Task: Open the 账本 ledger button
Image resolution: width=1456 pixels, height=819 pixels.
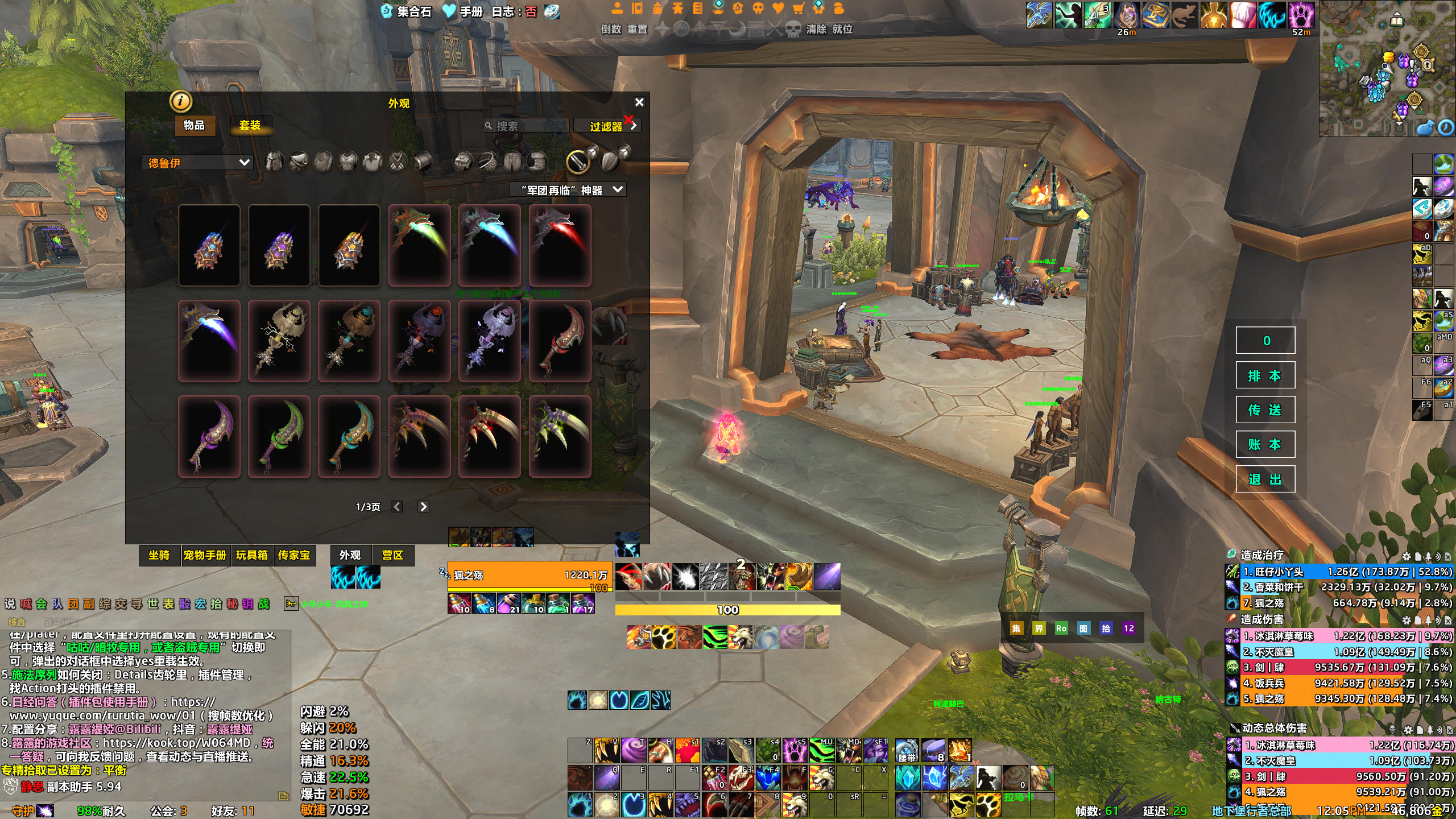Action: click(1265, 445)
